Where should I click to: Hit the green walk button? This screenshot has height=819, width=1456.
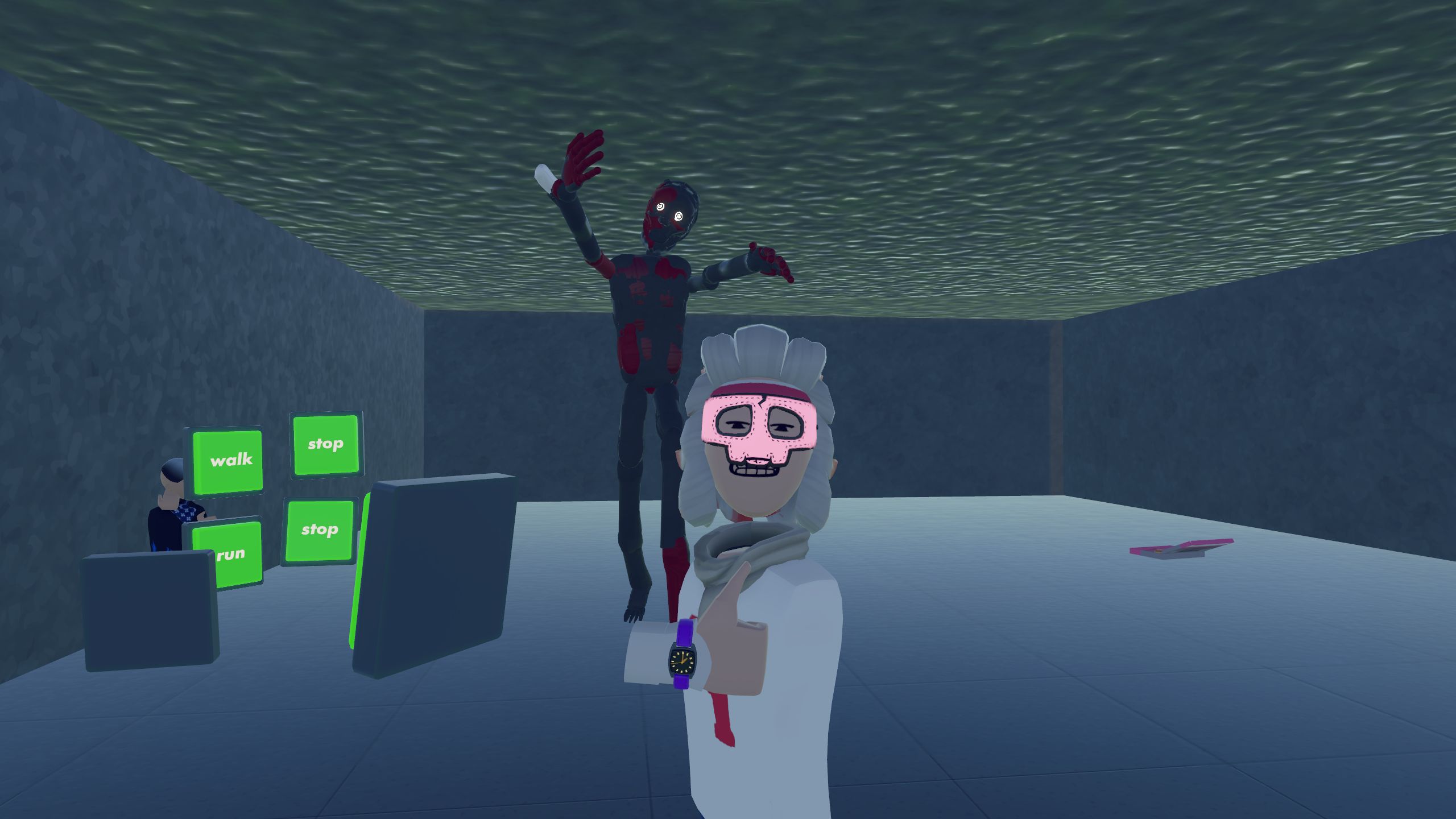coord(228,461)
